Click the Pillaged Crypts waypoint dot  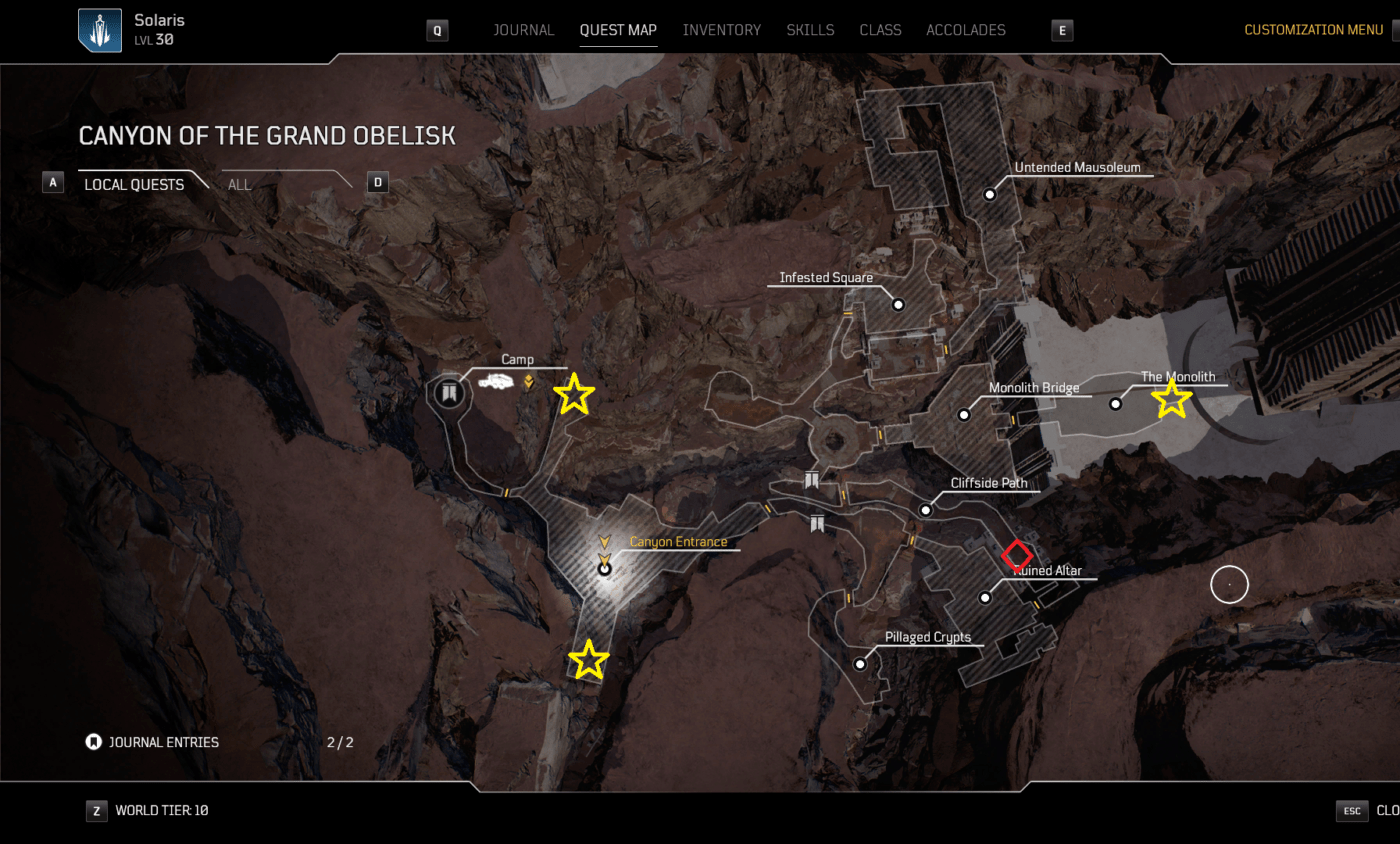point(860,663)
